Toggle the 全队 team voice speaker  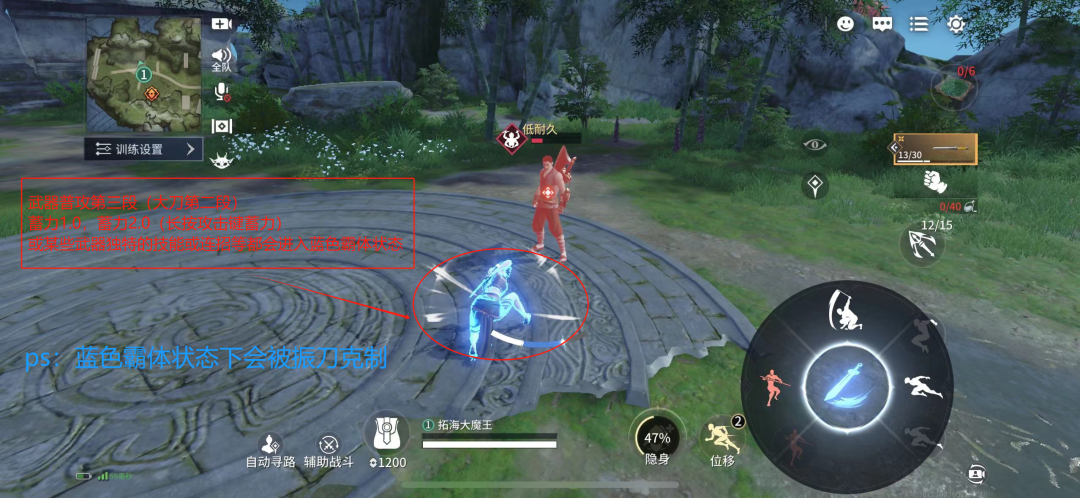click(221, 58)
